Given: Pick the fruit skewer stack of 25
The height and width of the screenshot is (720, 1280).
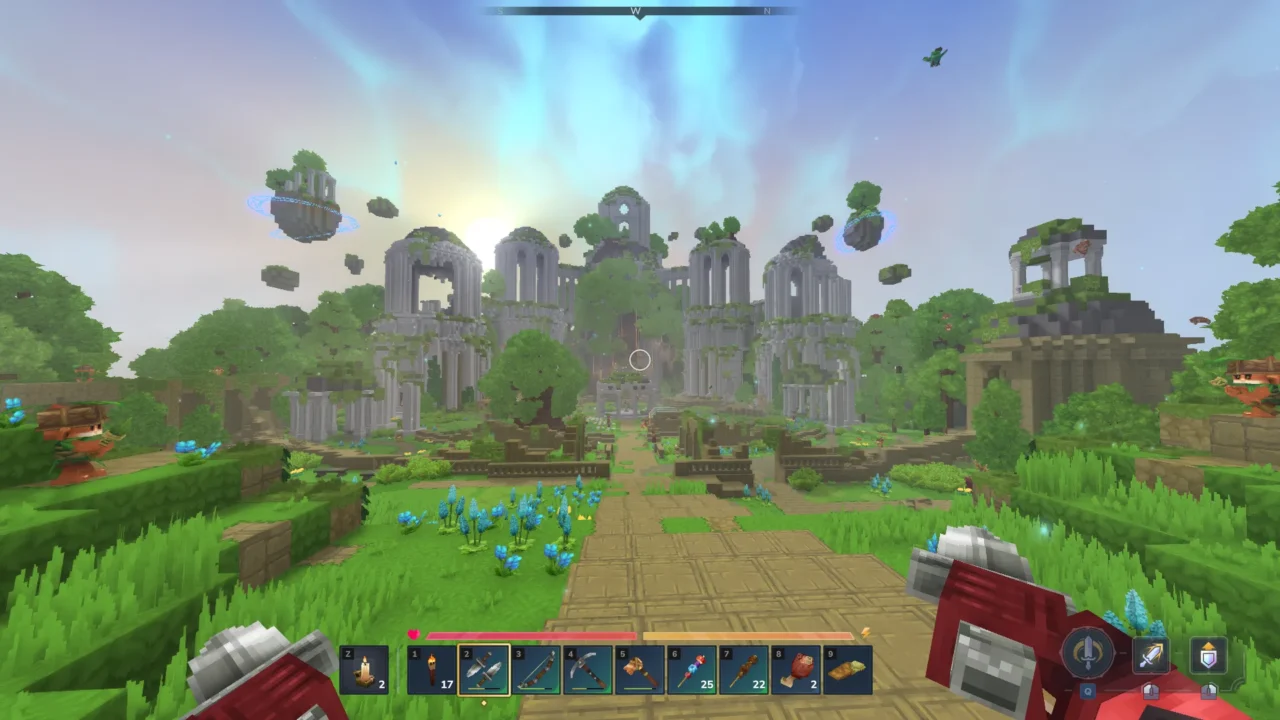Looking at the screenshot, I should pos(692,669).
